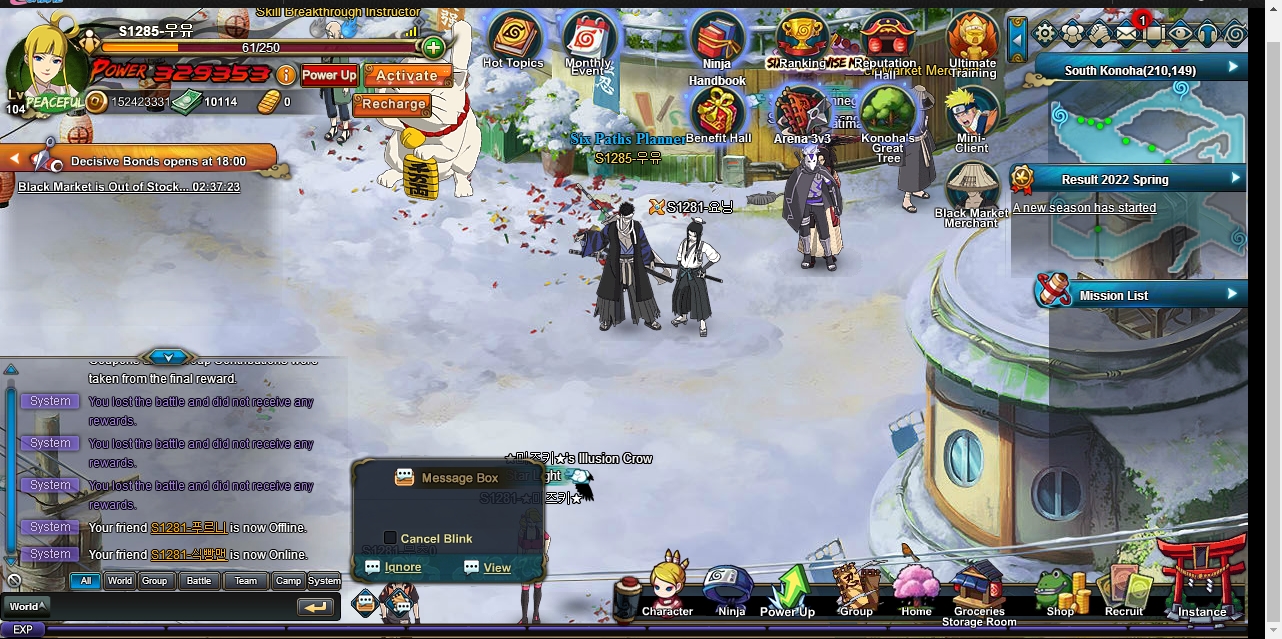Screen dimensions: 1282x639
Task: Tick the Cancel Blink checkbox
Action: pyautogui.click(x=391, y=538)
